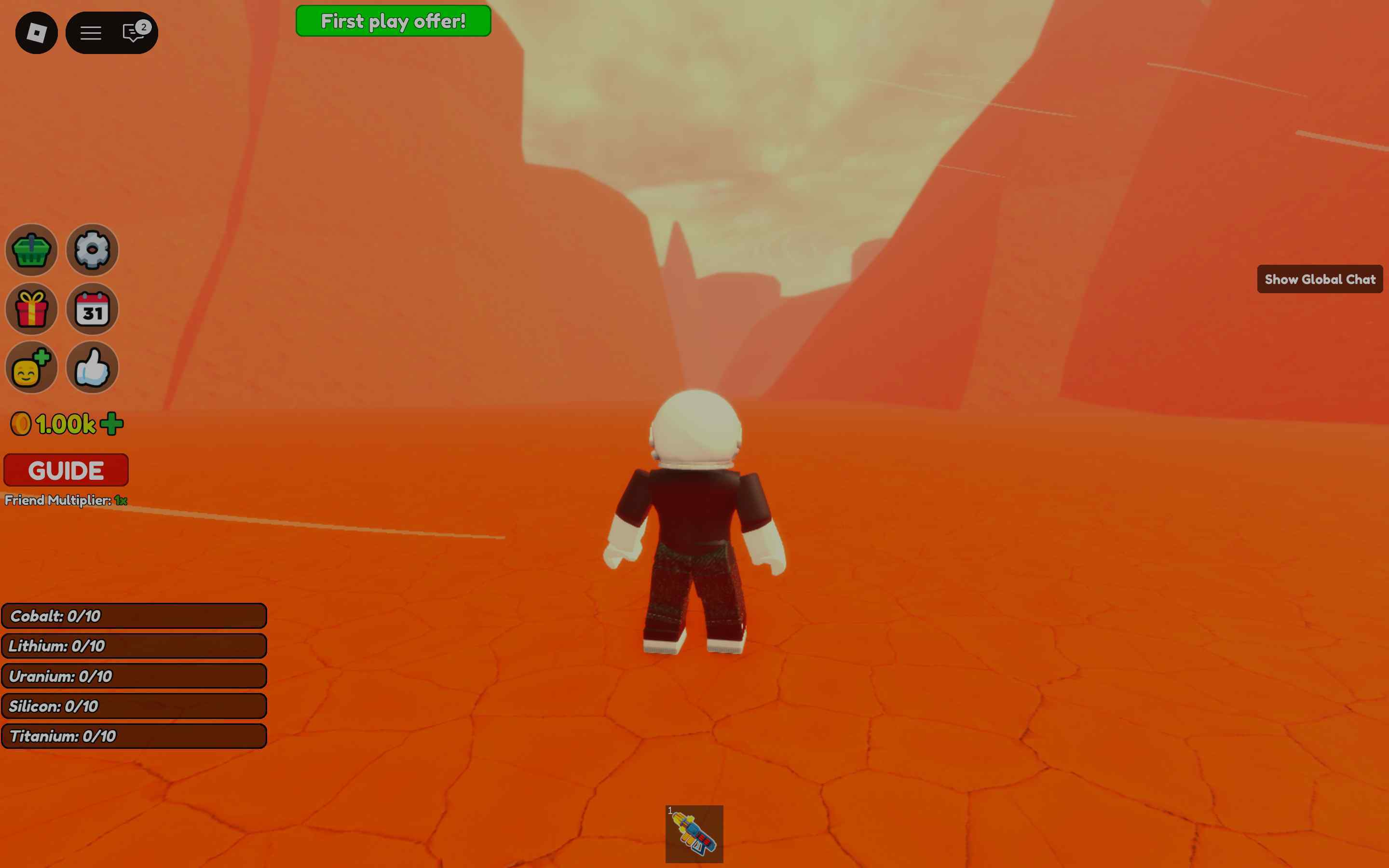Open the daily gift icon
Image resolution: width=1389 pixels, height=868 pixels.
pos(31,310)
